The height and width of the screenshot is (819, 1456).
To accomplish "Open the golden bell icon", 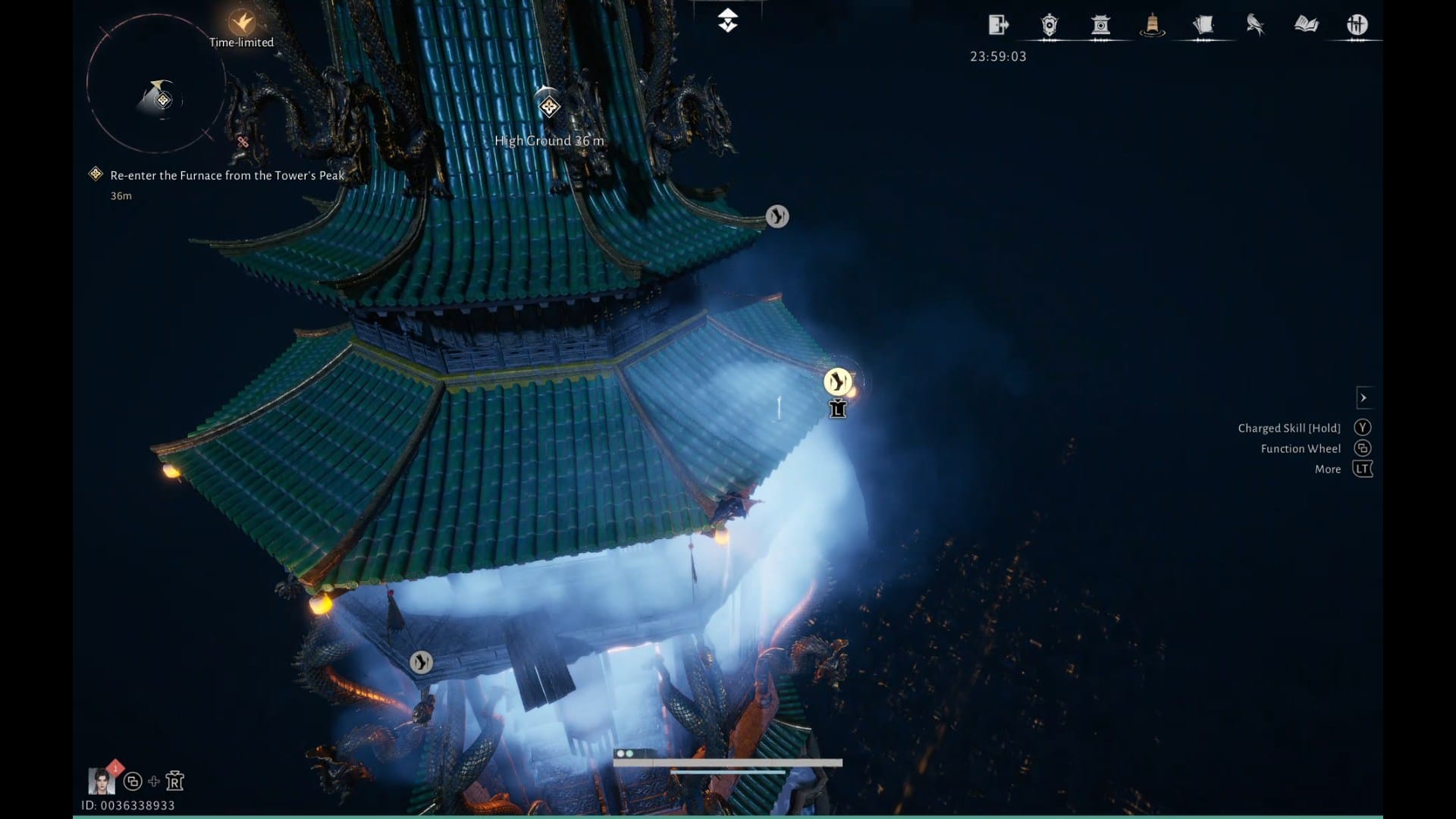I will coord(1152,26).
